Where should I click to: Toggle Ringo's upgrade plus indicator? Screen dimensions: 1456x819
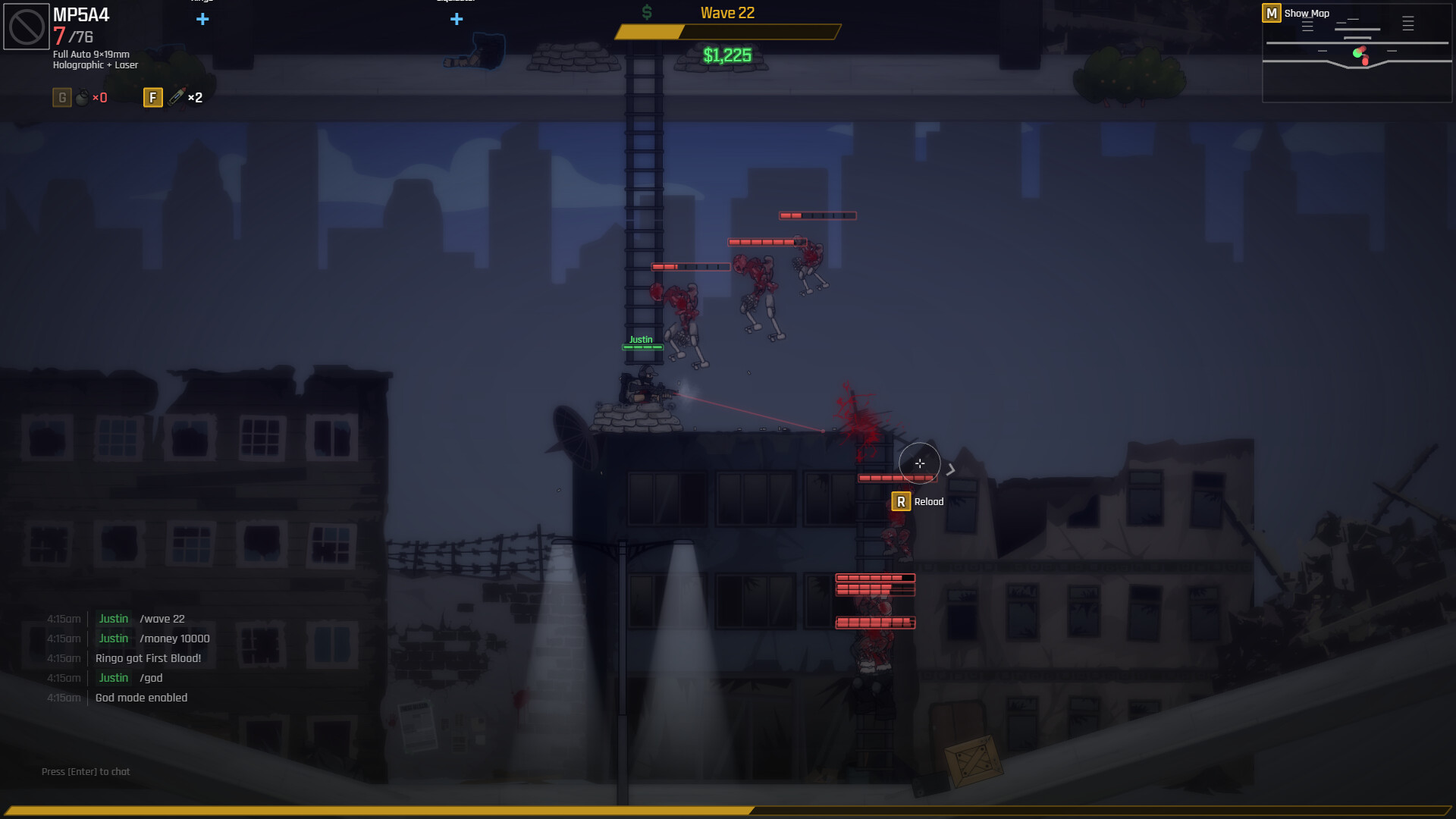(x=202, y=19)
